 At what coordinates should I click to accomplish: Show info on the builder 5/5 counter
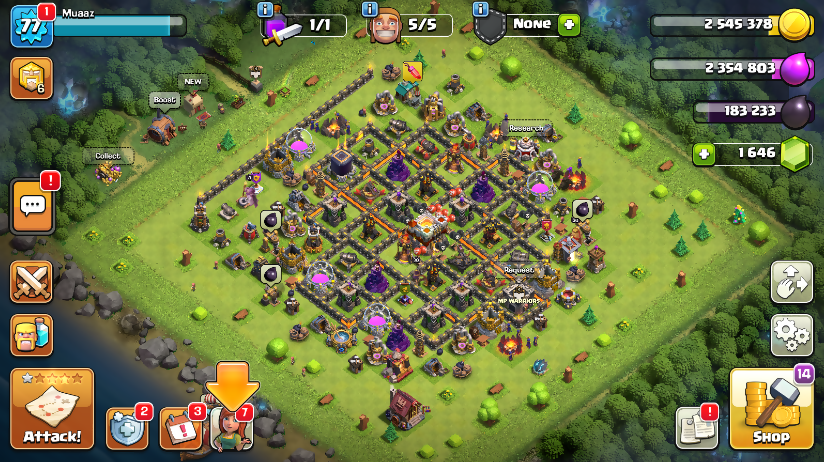tap(371, 9)
